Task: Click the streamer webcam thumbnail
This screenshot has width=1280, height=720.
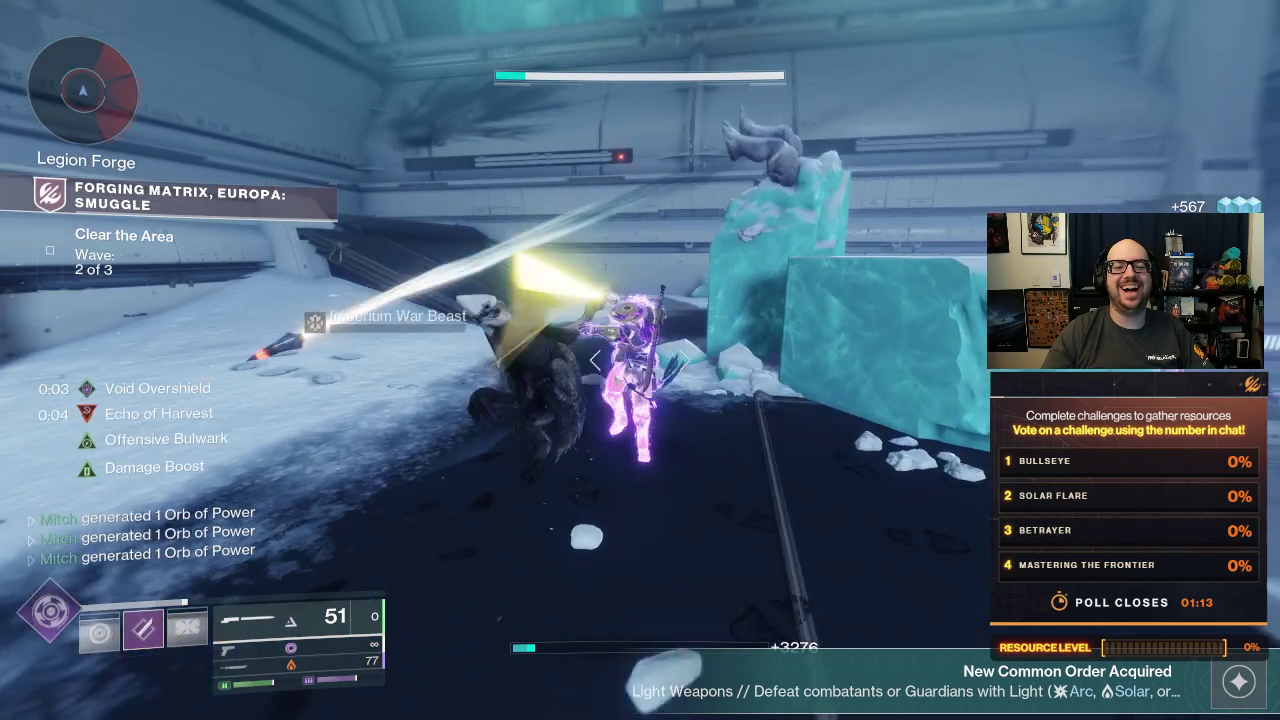Action: (x=1125, y=290)
